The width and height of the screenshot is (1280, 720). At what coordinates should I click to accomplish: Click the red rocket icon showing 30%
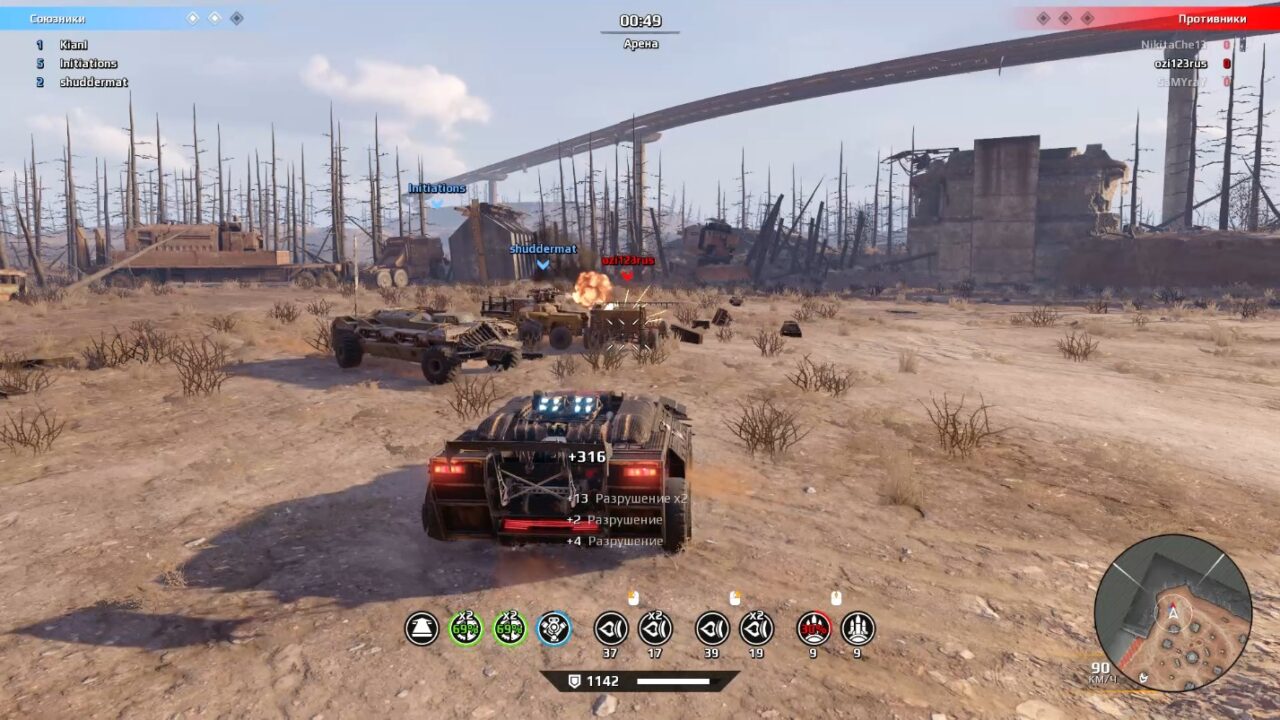(814, 628)
